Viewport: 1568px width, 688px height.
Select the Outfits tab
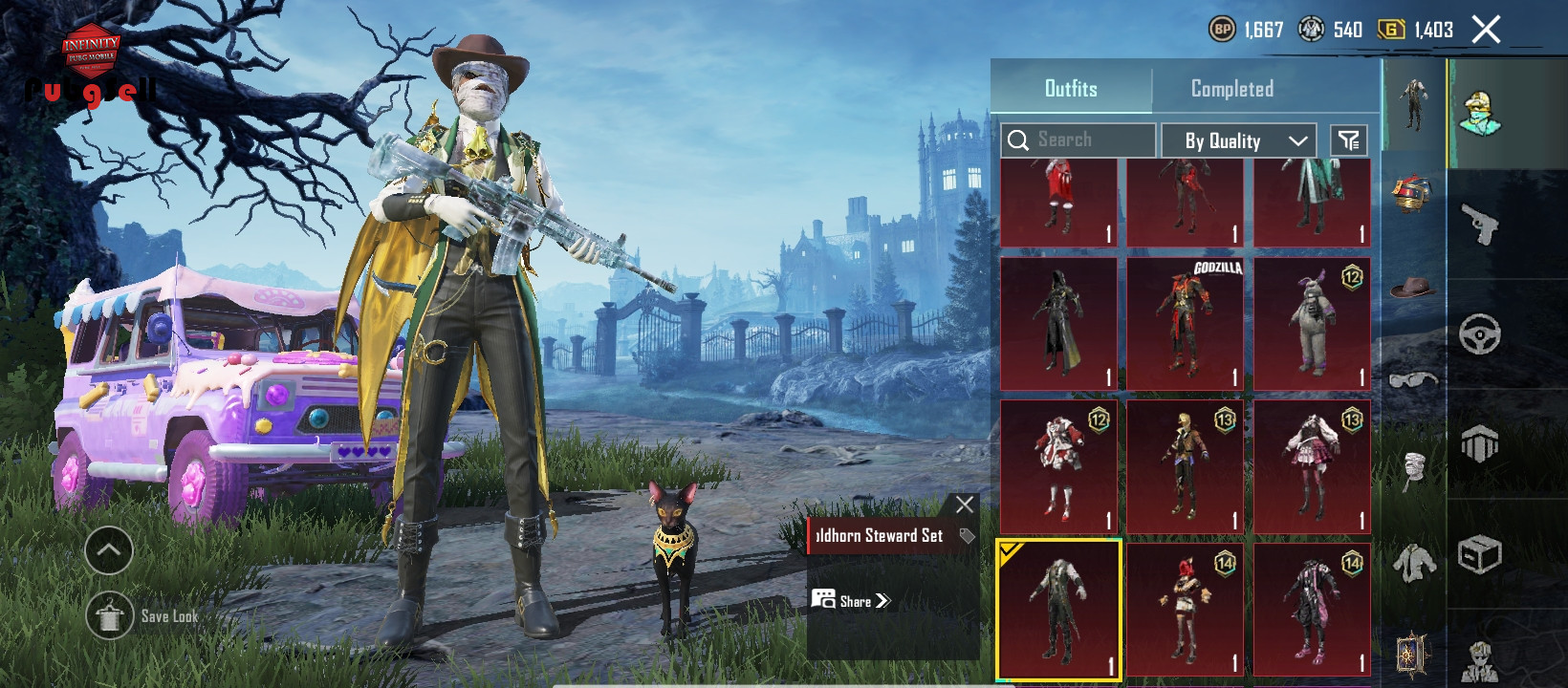tap(1071, 89)
